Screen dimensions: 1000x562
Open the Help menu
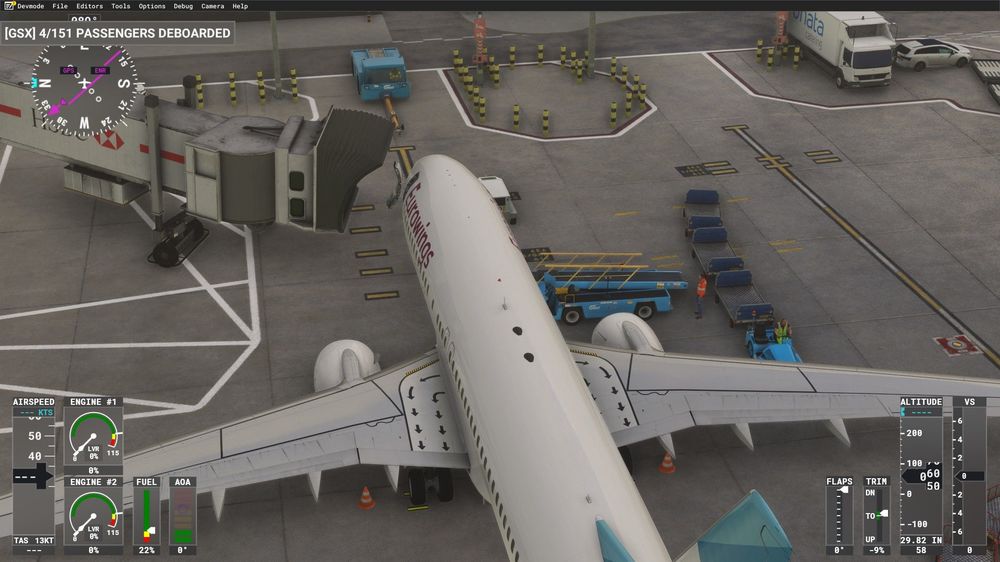[240, 6]
